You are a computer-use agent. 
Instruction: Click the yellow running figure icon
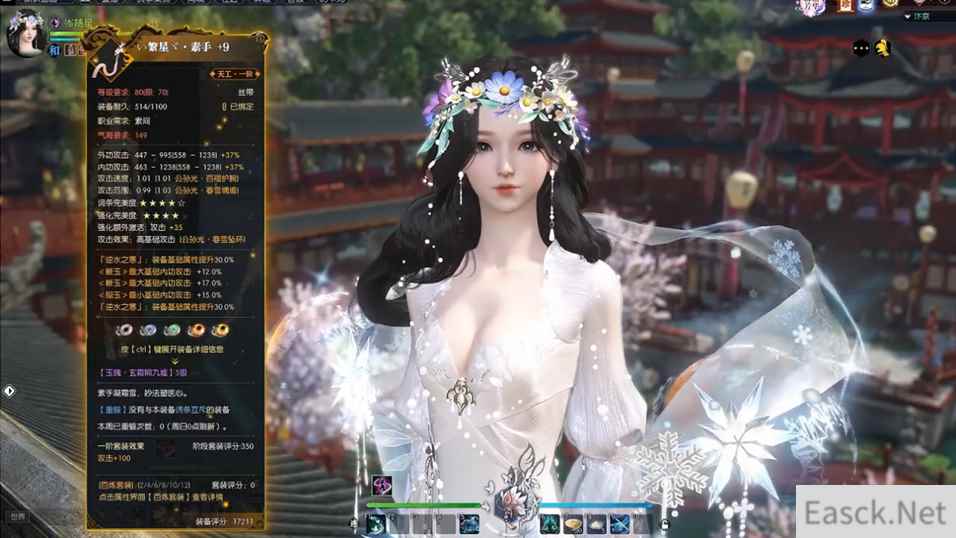[883, 46]
